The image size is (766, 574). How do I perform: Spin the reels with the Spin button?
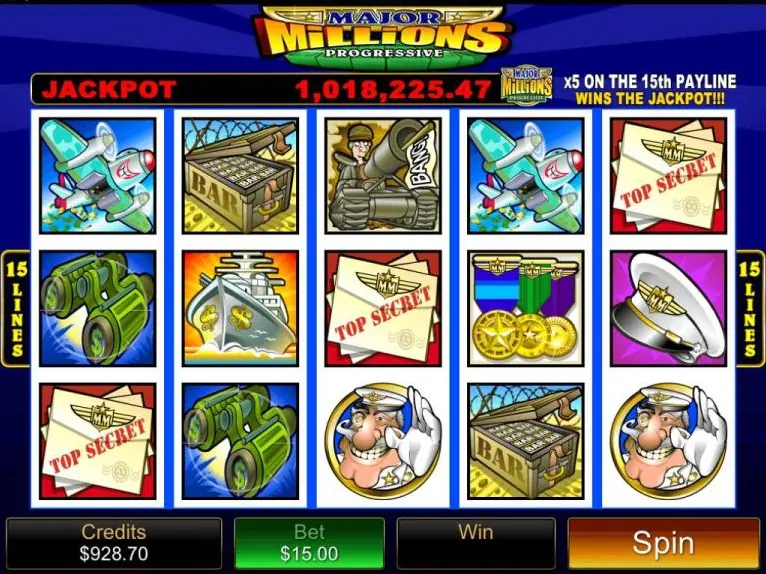click(x=663, y=543)
